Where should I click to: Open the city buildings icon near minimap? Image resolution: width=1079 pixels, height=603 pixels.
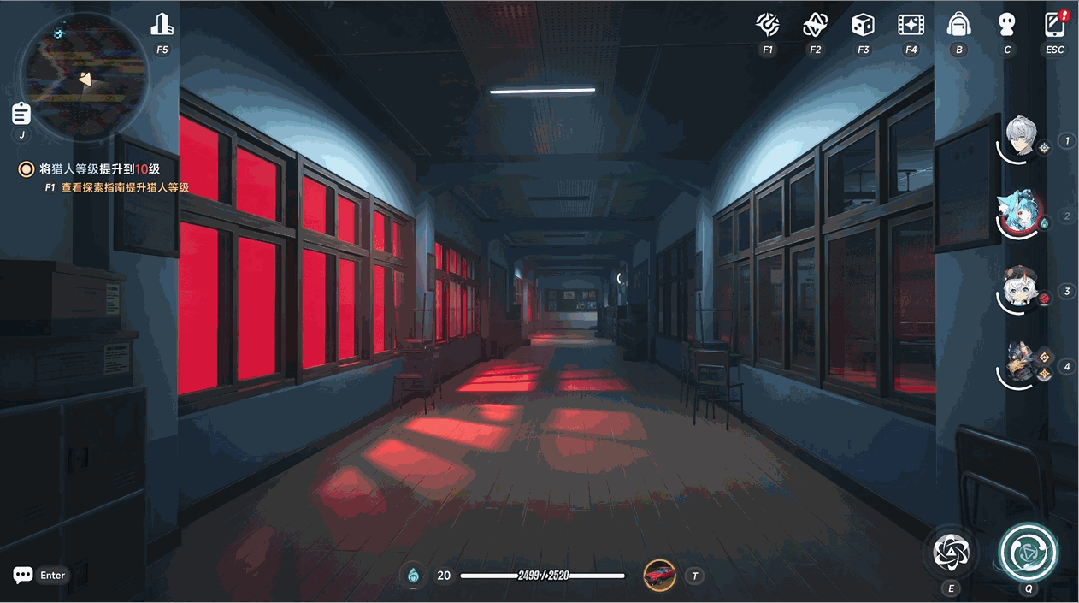(162, 24)
